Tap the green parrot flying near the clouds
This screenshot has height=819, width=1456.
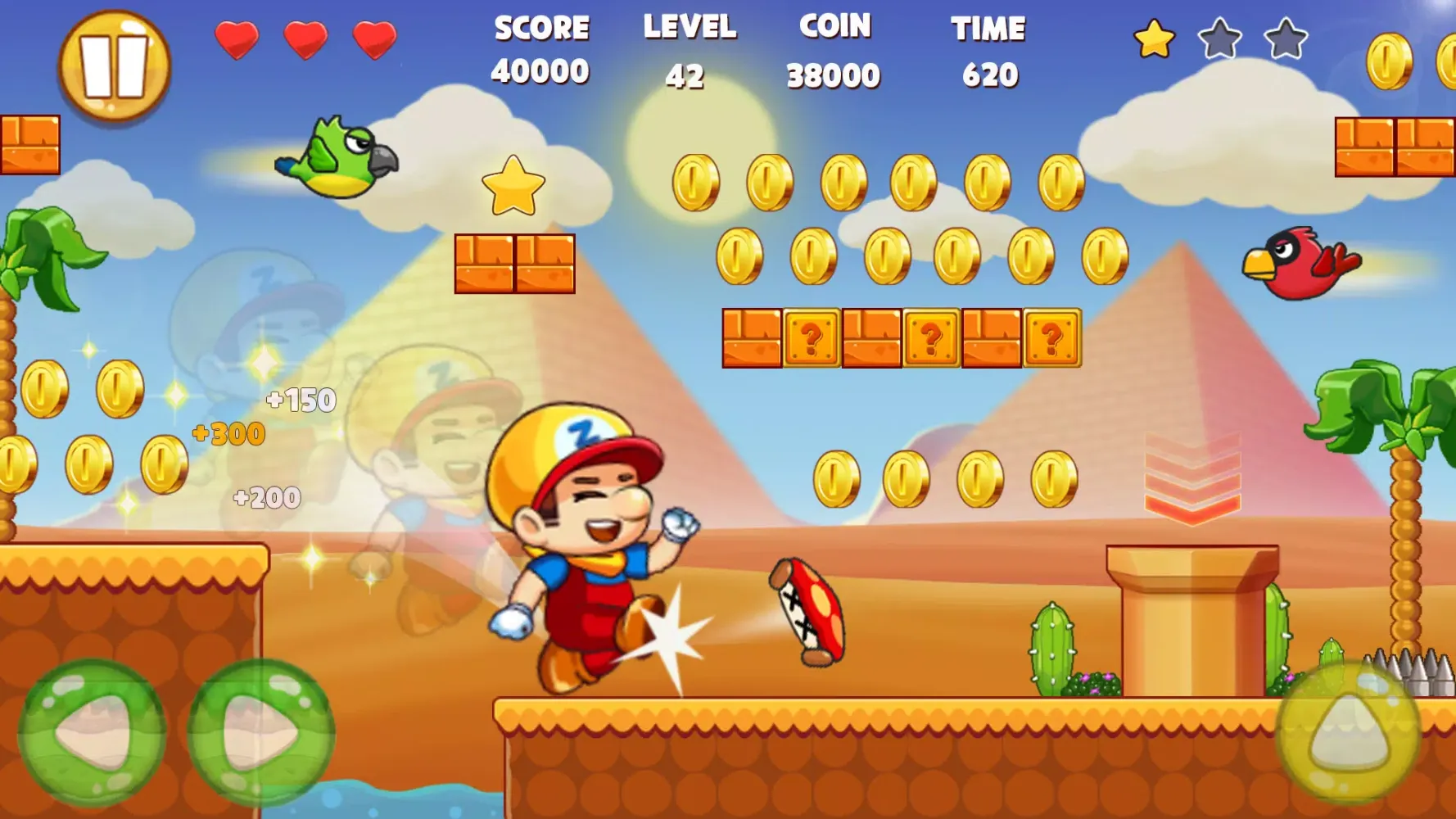pos(344,156)
